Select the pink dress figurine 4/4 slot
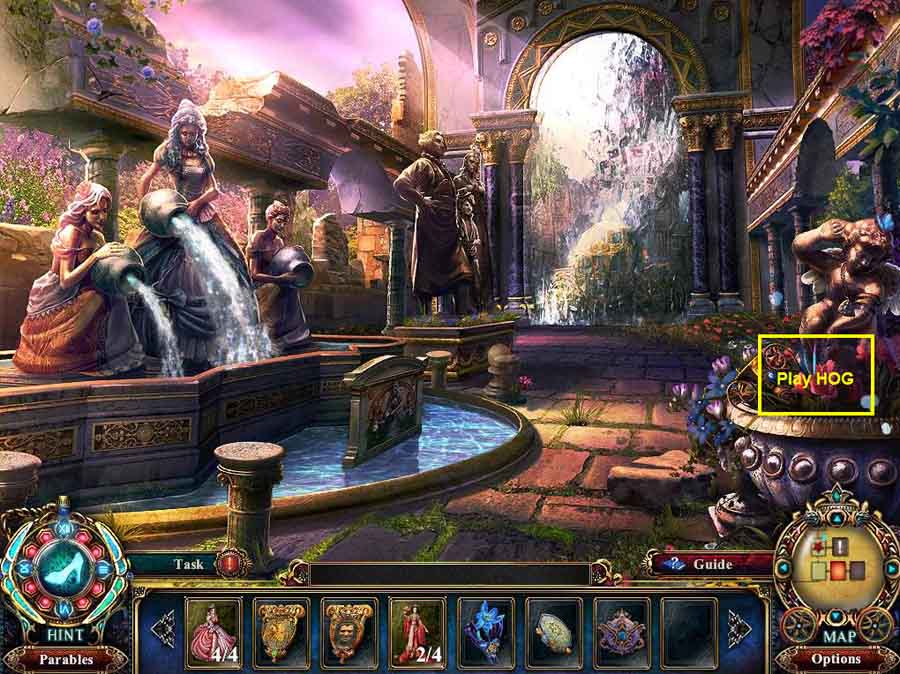This screenshot has height=674, width=900. [214, 632]
